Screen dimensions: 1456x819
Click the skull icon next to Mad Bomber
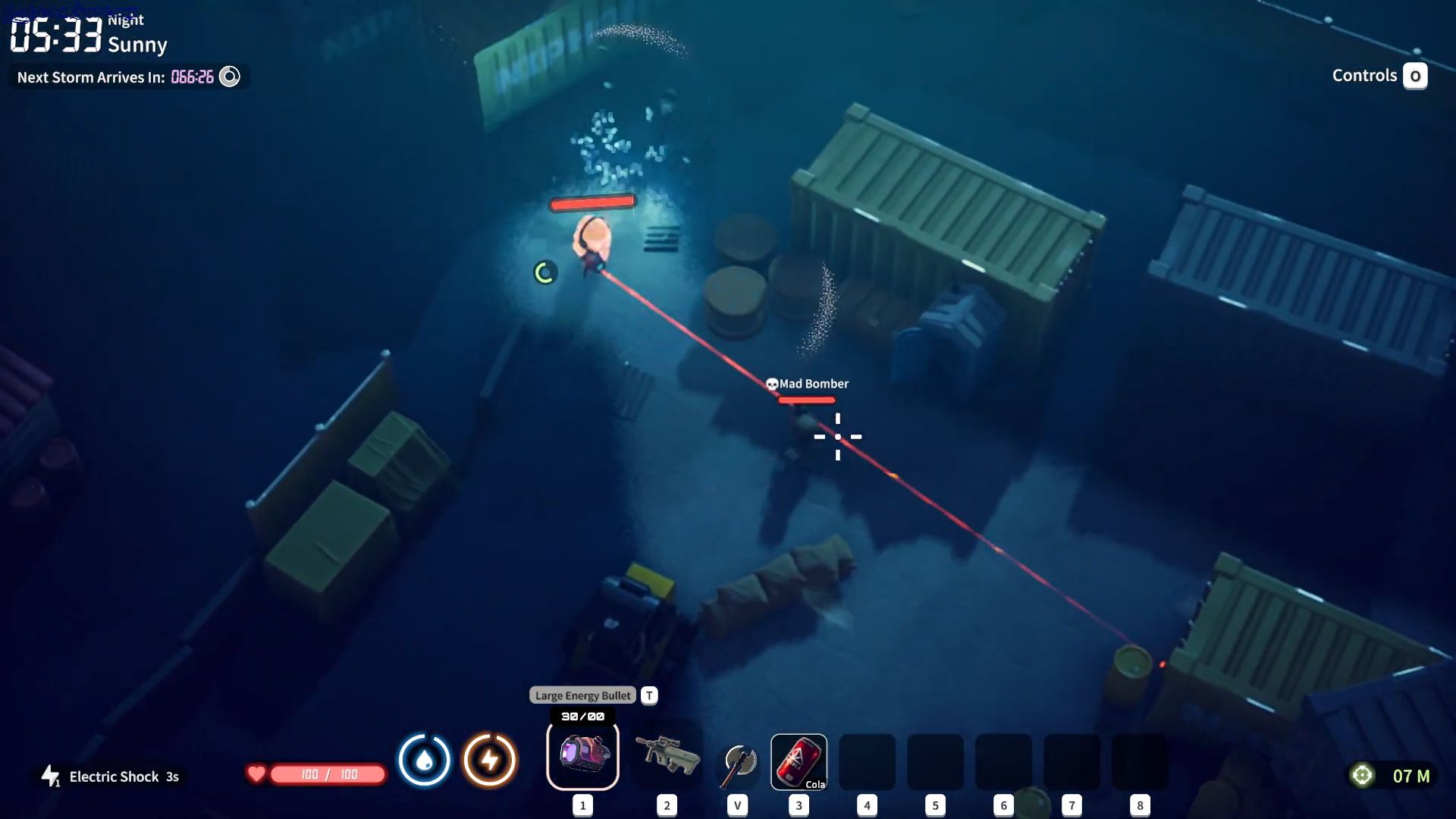point(771,384)
